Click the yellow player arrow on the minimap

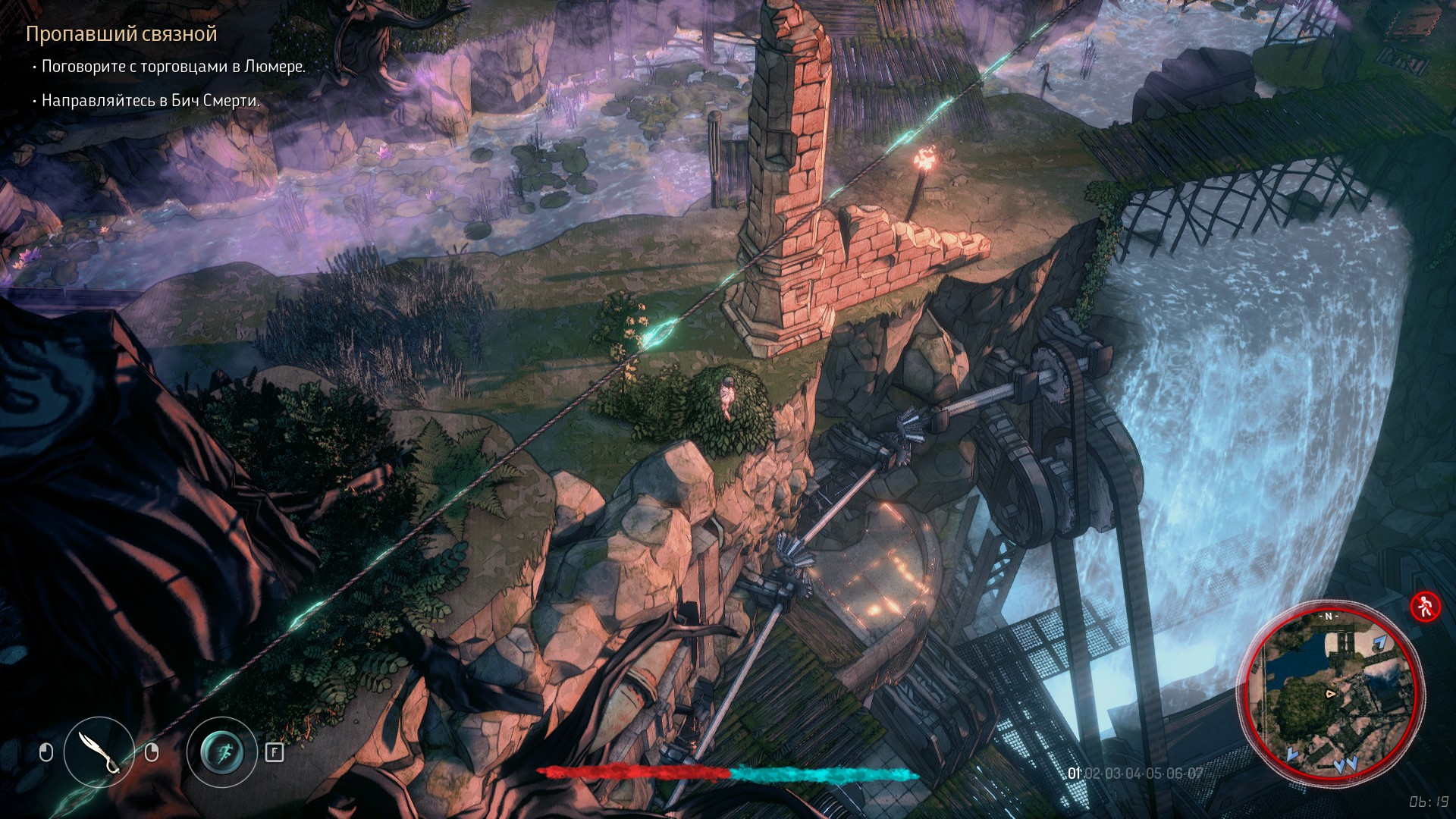[x=1329, y=693]
